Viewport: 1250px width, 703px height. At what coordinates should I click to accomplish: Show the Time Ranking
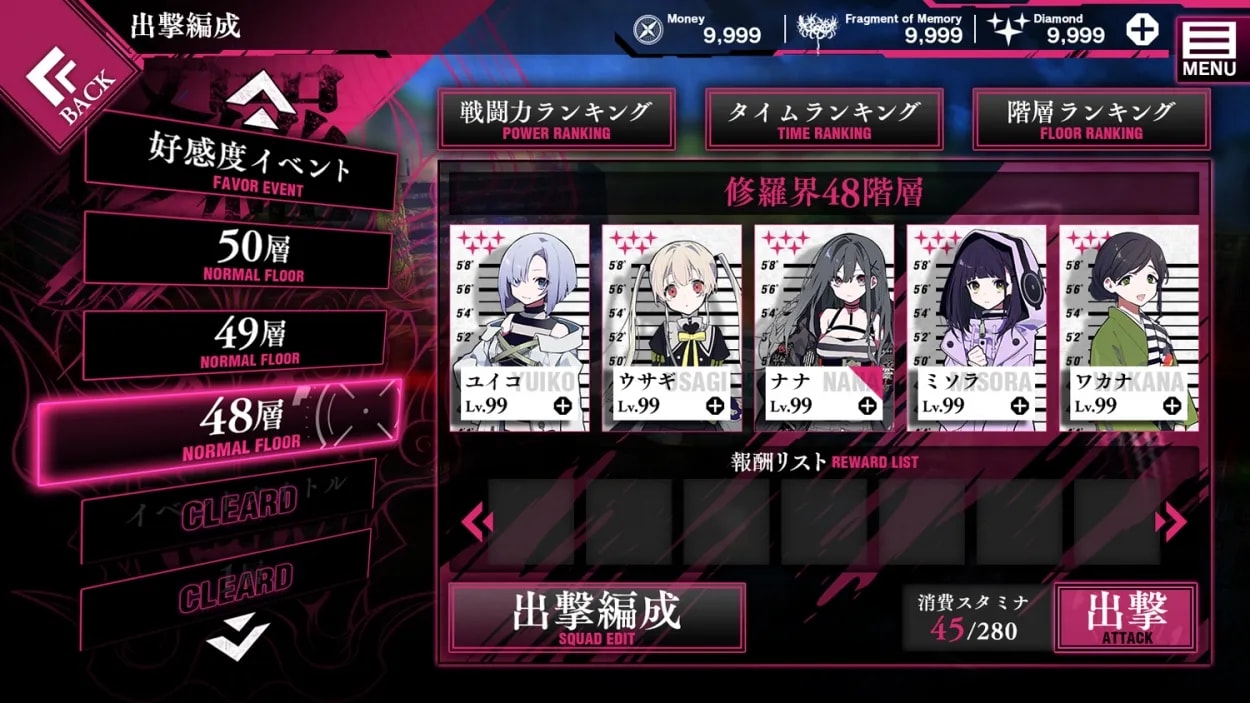(824, 119)
